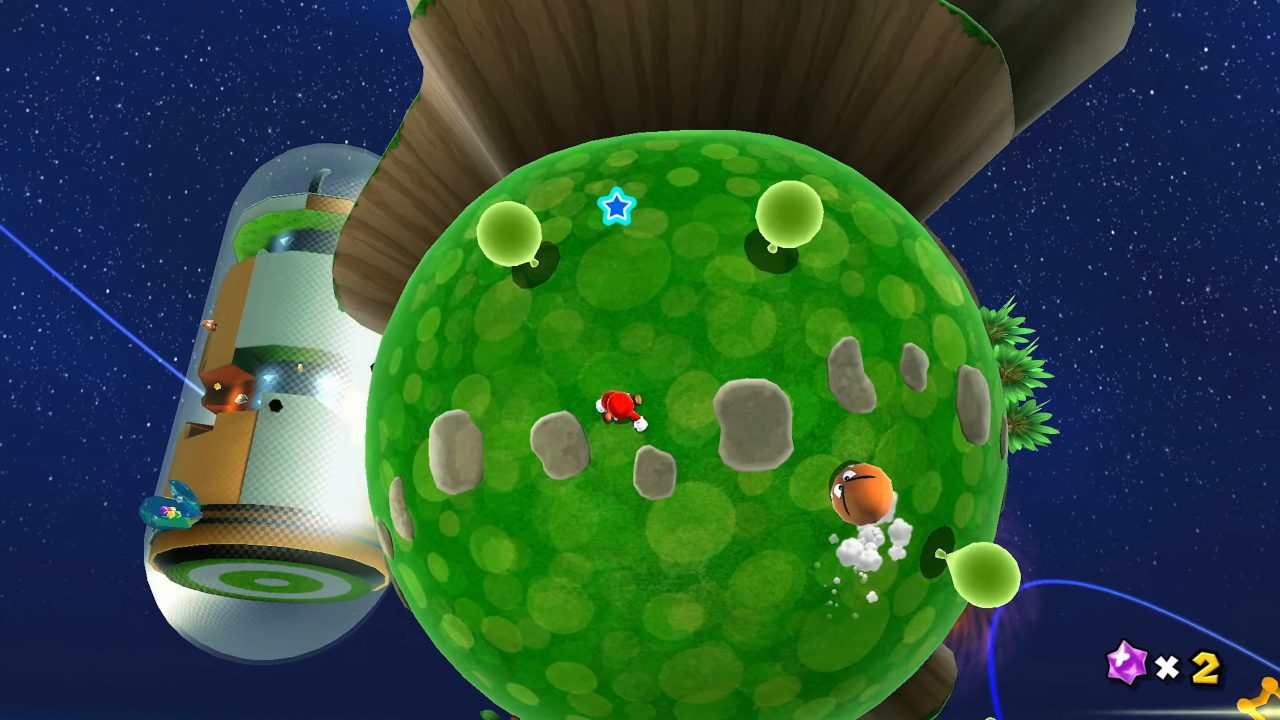This screenshot has width=1280, height=720.
Task: Click the purple star bit counter icon
Action: [x=1127, y=664]
